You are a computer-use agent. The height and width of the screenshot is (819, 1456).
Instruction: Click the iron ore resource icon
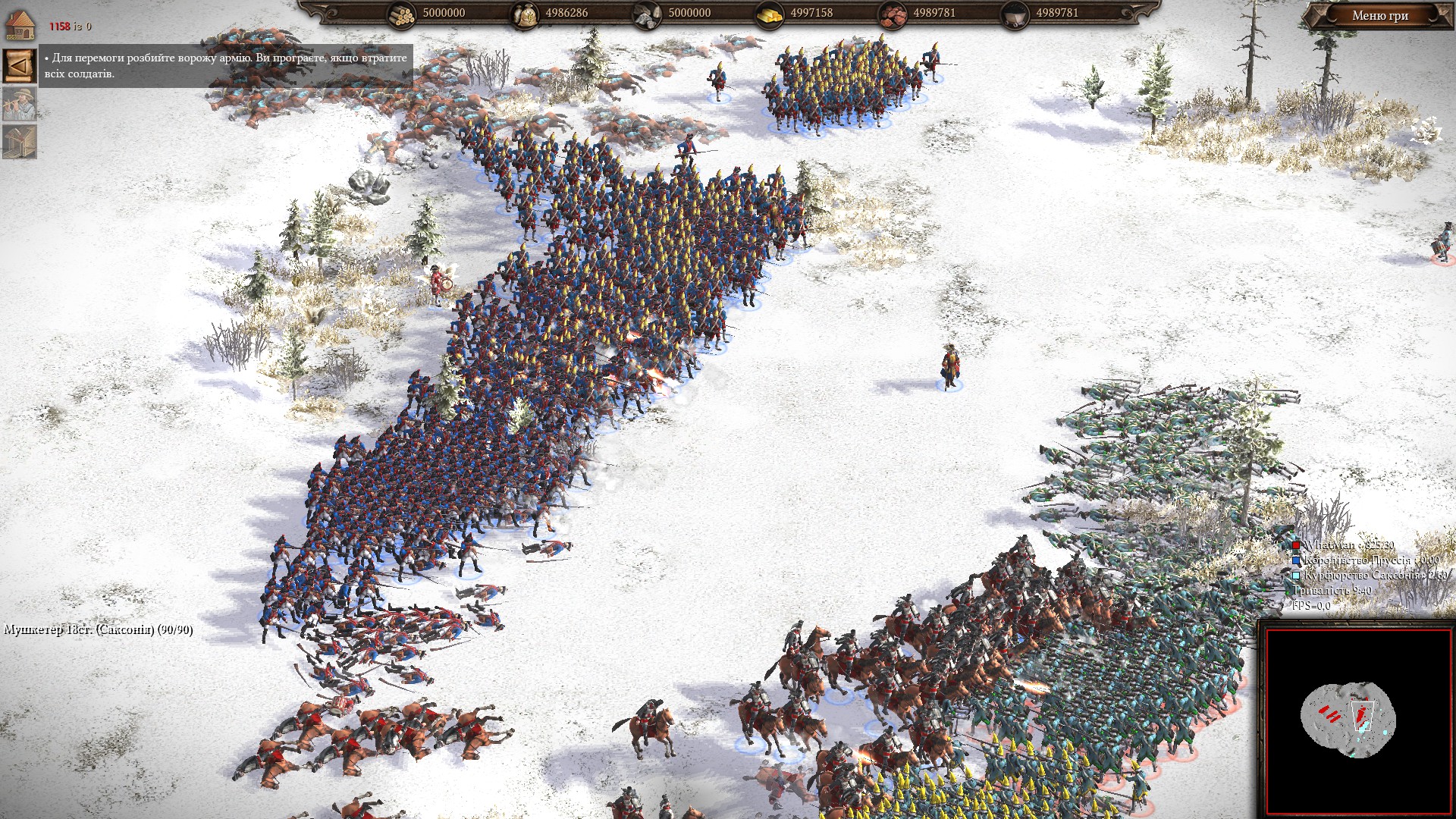click(893, 14)
